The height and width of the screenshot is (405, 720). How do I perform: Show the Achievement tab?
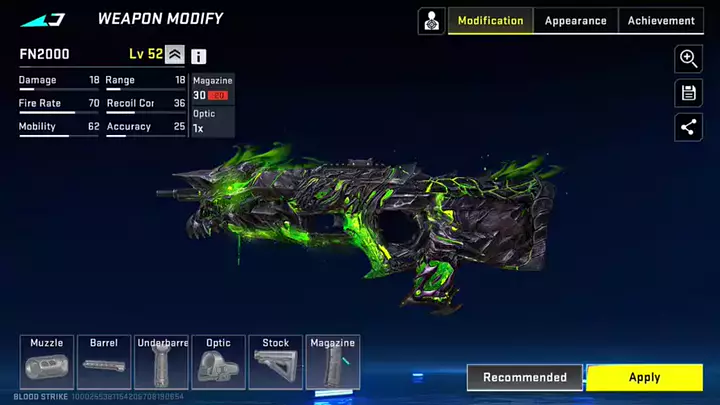coord(661,21)
